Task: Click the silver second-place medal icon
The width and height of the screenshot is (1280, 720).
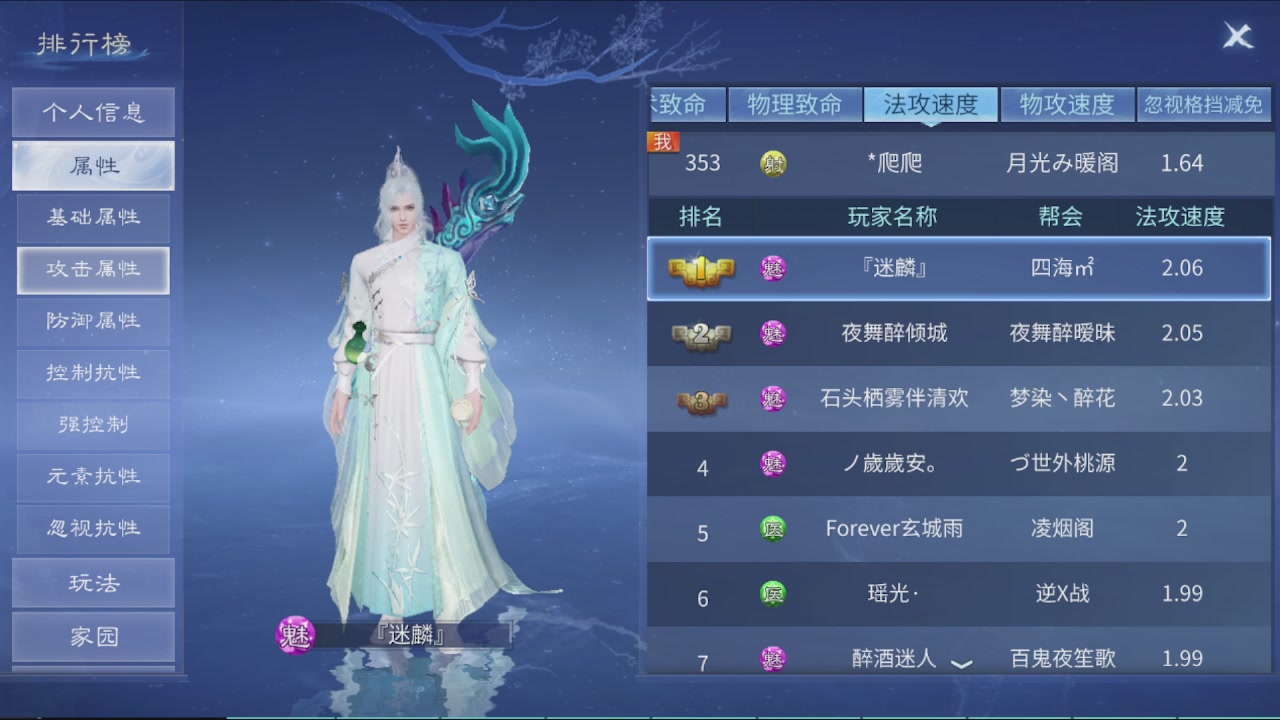Action: tap(702, 333)
